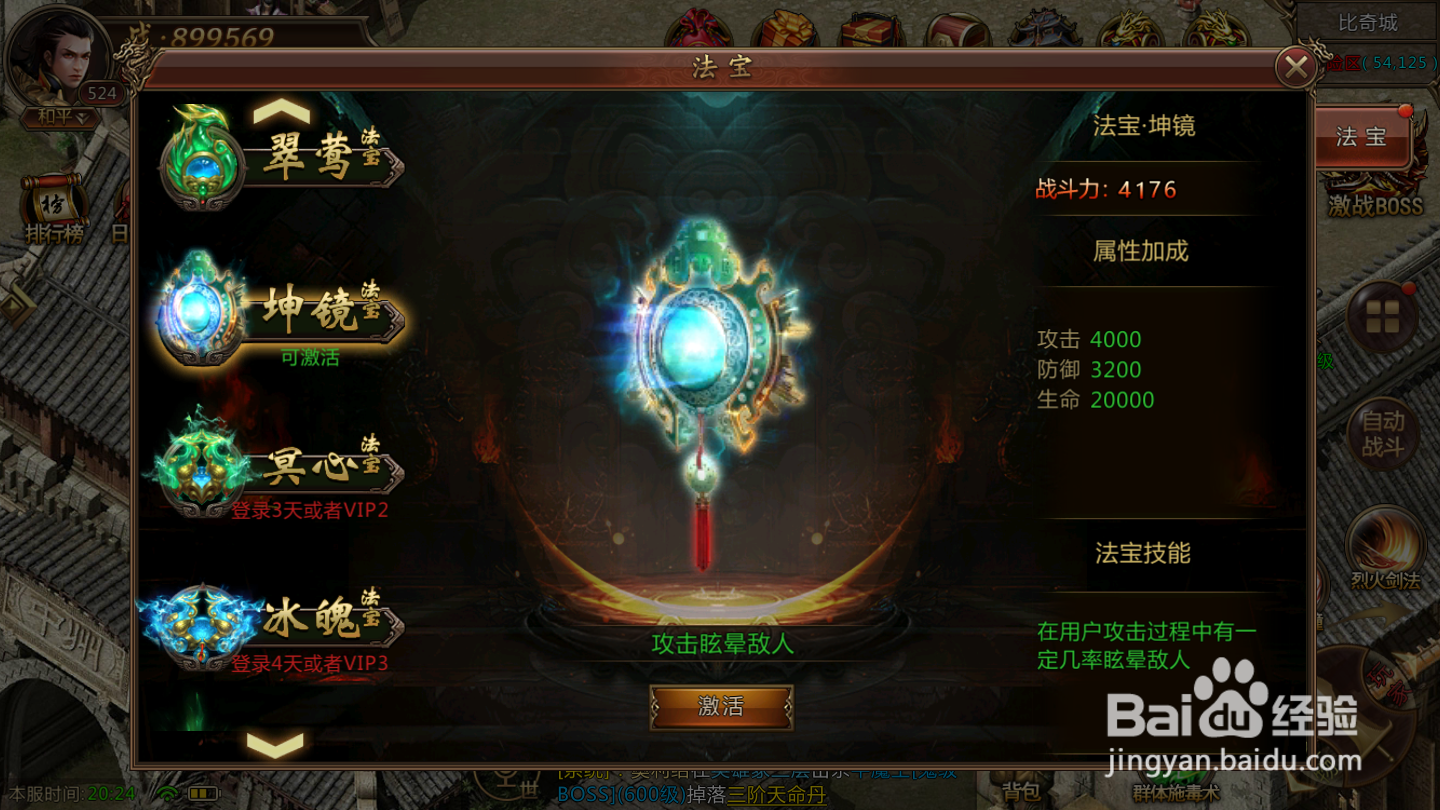
Task: Open the four-square grid menu icon
Action: (x=1383, y=318)
